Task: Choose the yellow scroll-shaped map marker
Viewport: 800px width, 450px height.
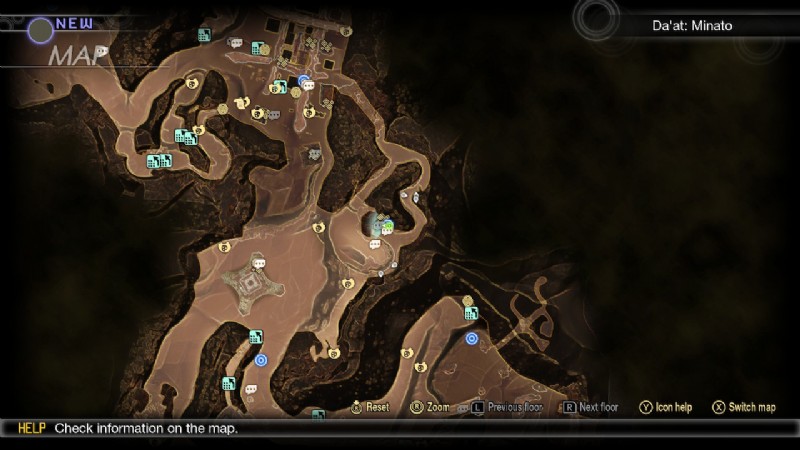Action: coord(242,101)
